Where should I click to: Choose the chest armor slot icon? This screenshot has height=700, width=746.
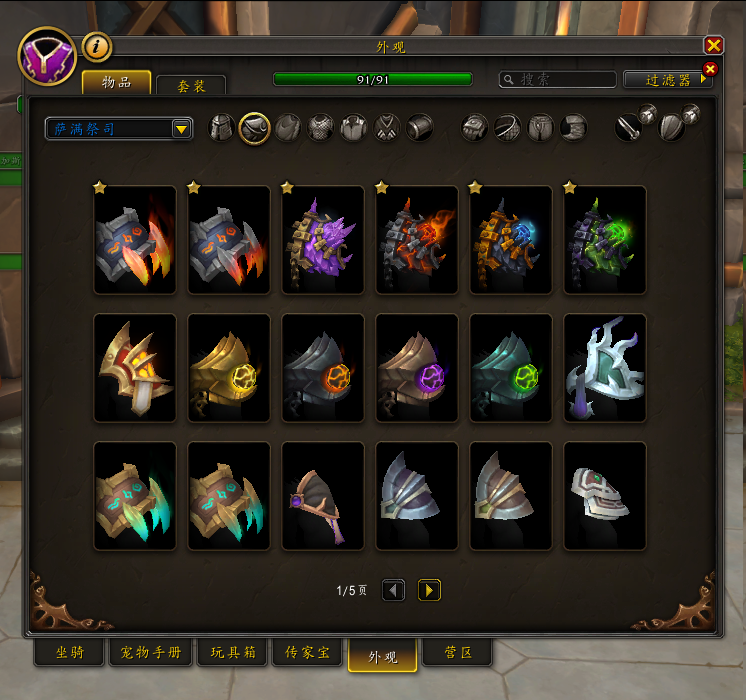pyautogui.click(x=322, y=128)
